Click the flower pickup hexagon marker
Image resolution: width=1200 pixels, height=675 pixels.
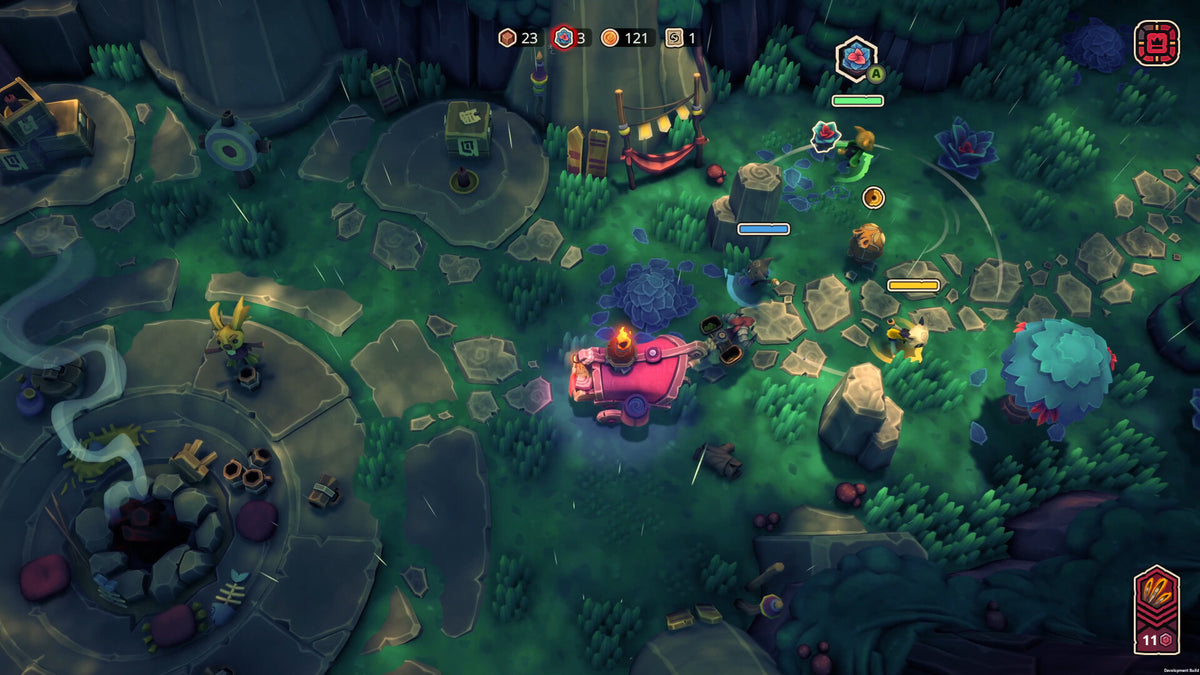[855, 56]
